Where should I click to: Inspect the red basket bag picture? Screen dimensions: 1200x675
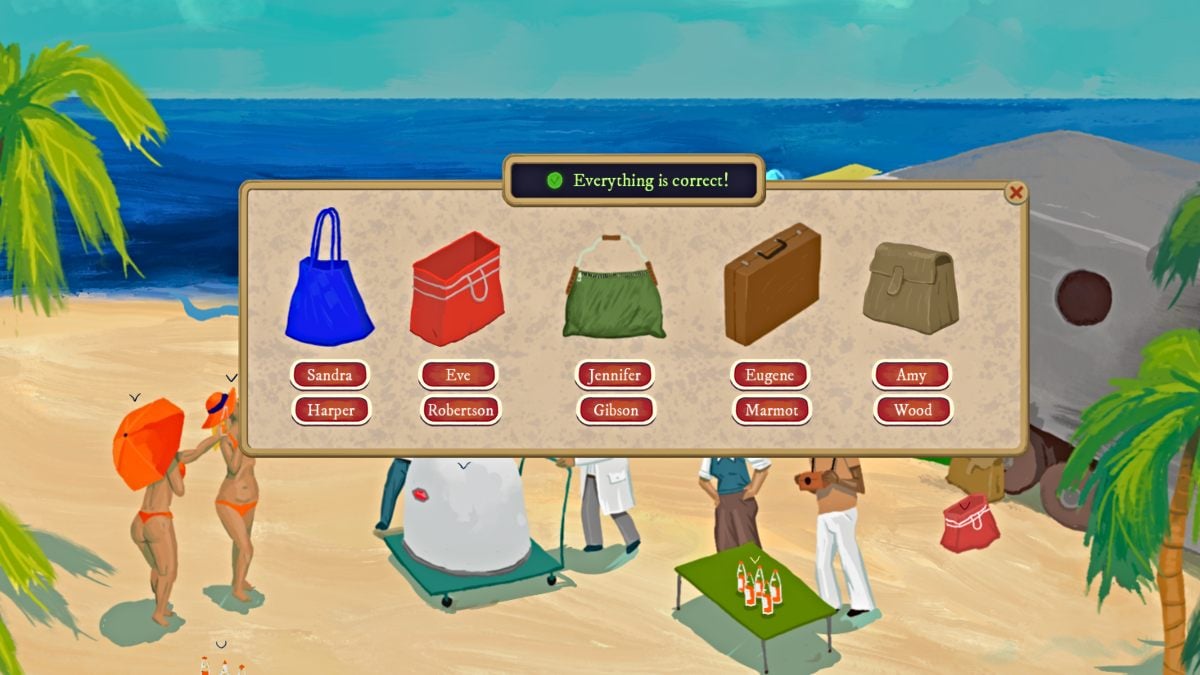(x=457, y=288)
